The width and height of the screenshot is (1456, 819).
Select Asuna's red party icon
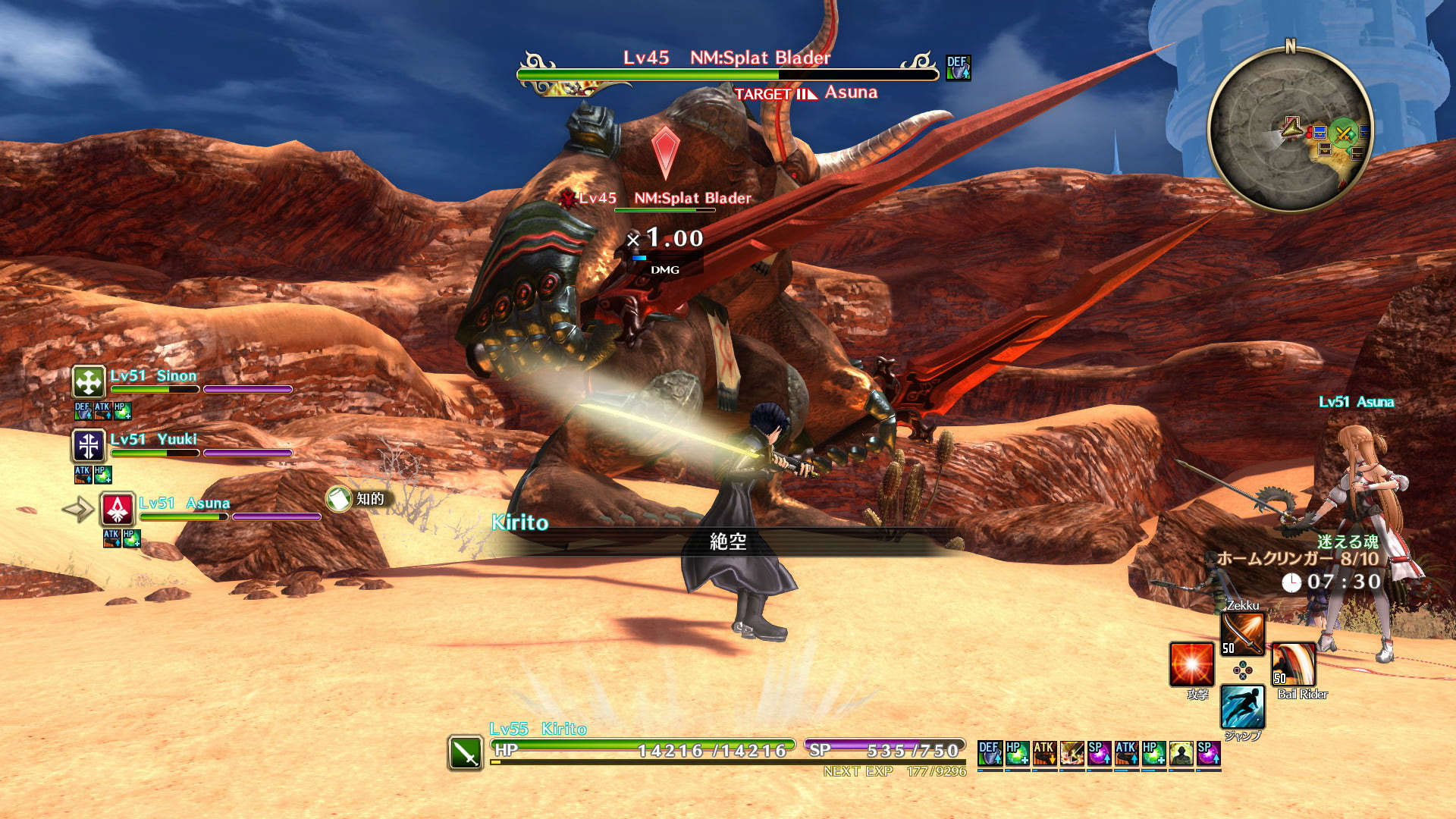click(118, 509)
